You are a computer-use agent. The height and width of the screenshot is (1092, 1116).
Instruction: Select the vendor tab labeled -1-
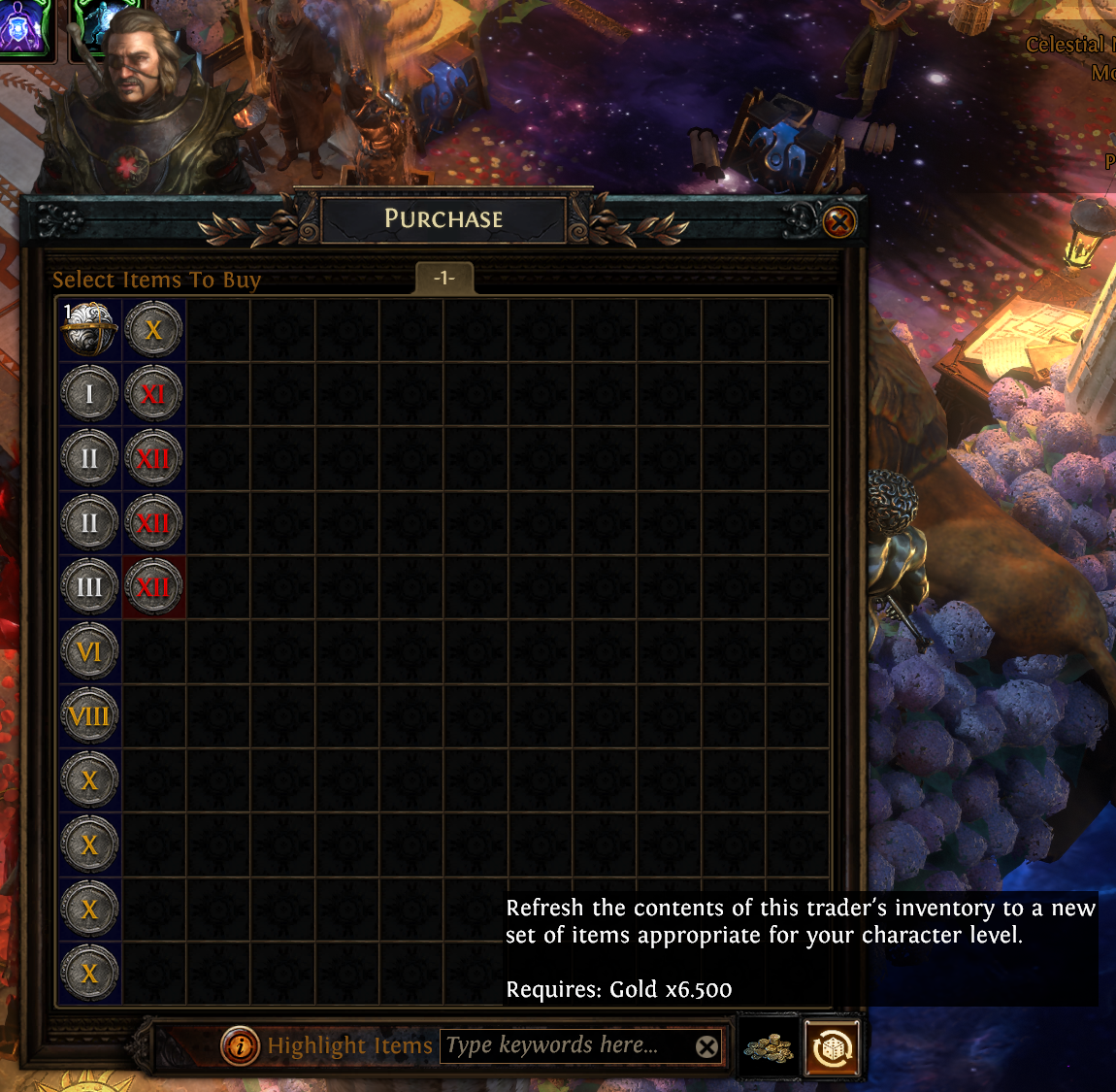443,279
